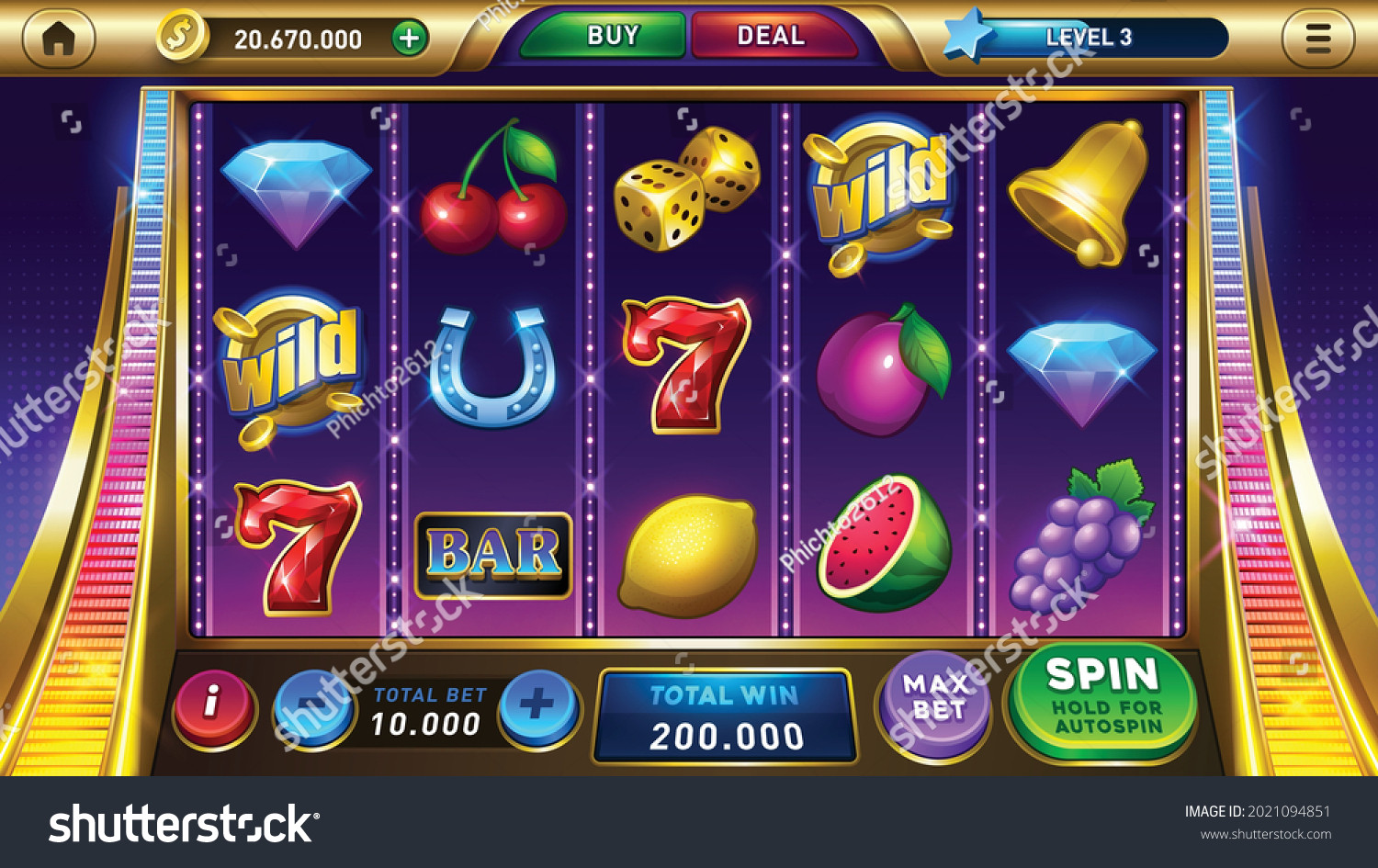The height and width of the screenshot is (868, 1378).
Task: Click the DEAL offer button
Action: [x=772, y=35]
